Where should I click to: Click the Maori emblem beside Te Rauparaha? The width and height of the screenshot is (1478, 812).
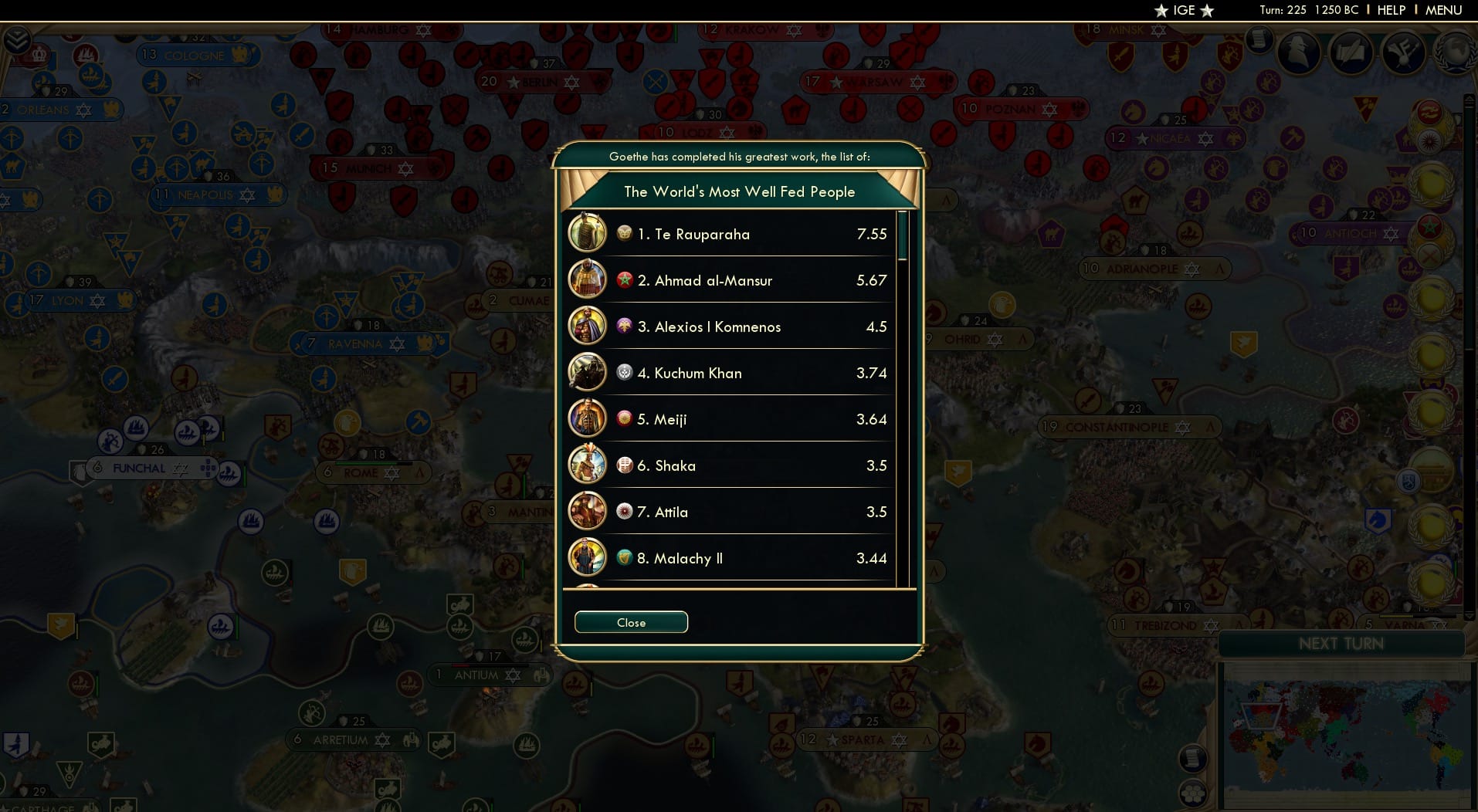(x=624, y=233)
